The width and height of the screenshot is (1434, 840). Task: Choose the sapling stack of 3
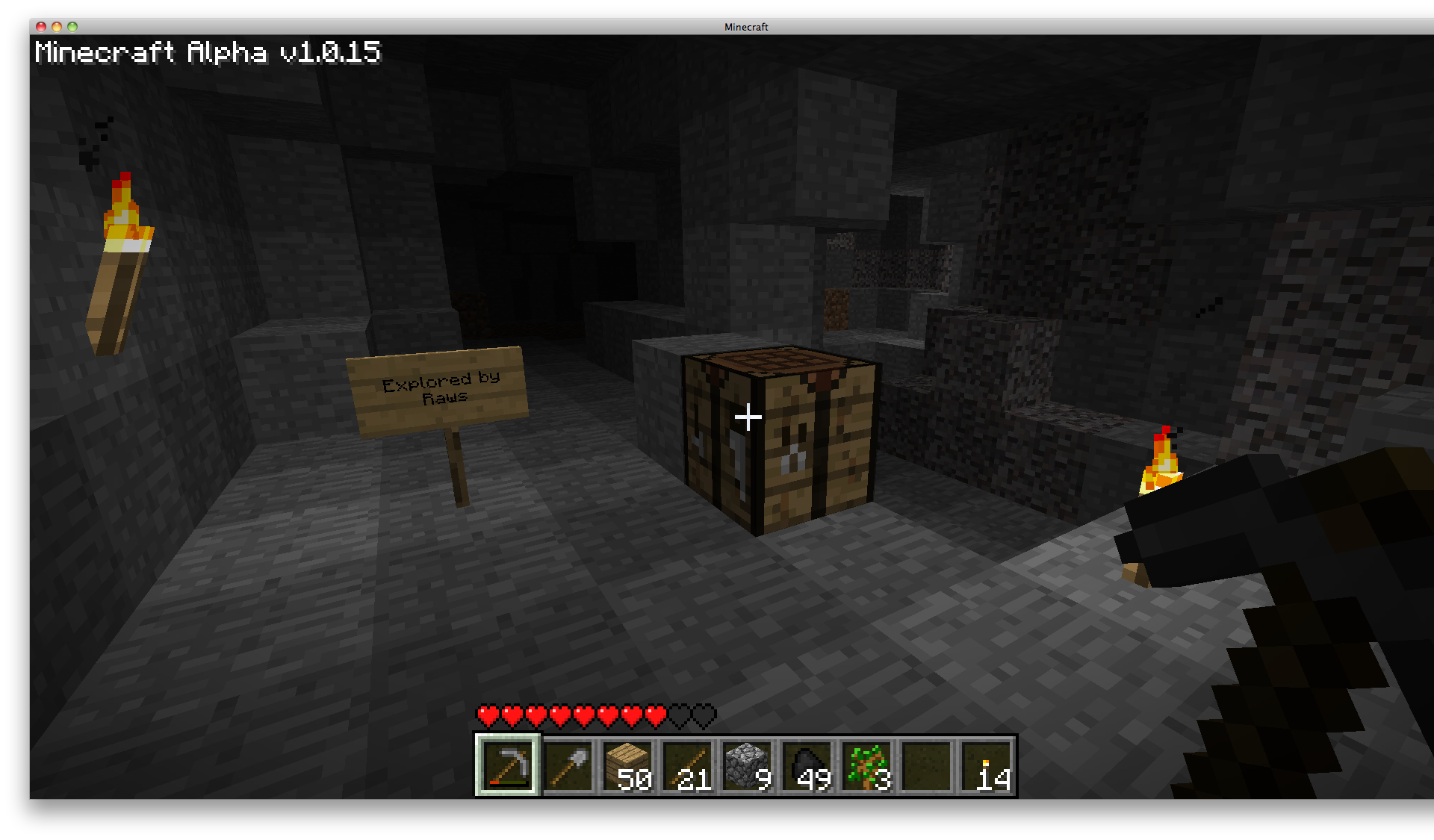tap(866, 765)
